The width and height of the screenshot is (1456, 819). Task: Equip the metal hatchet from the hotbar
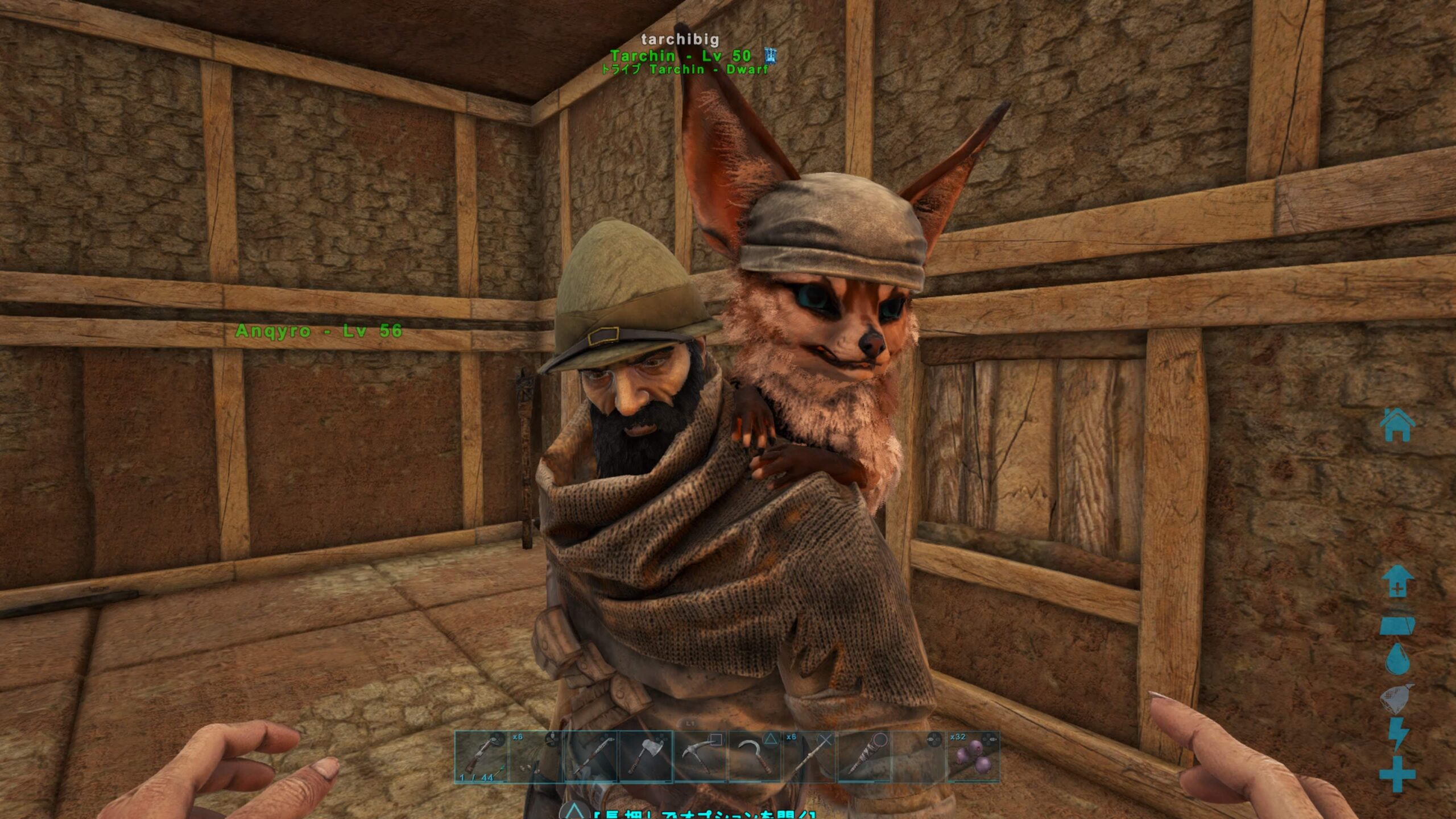(646, 757)
